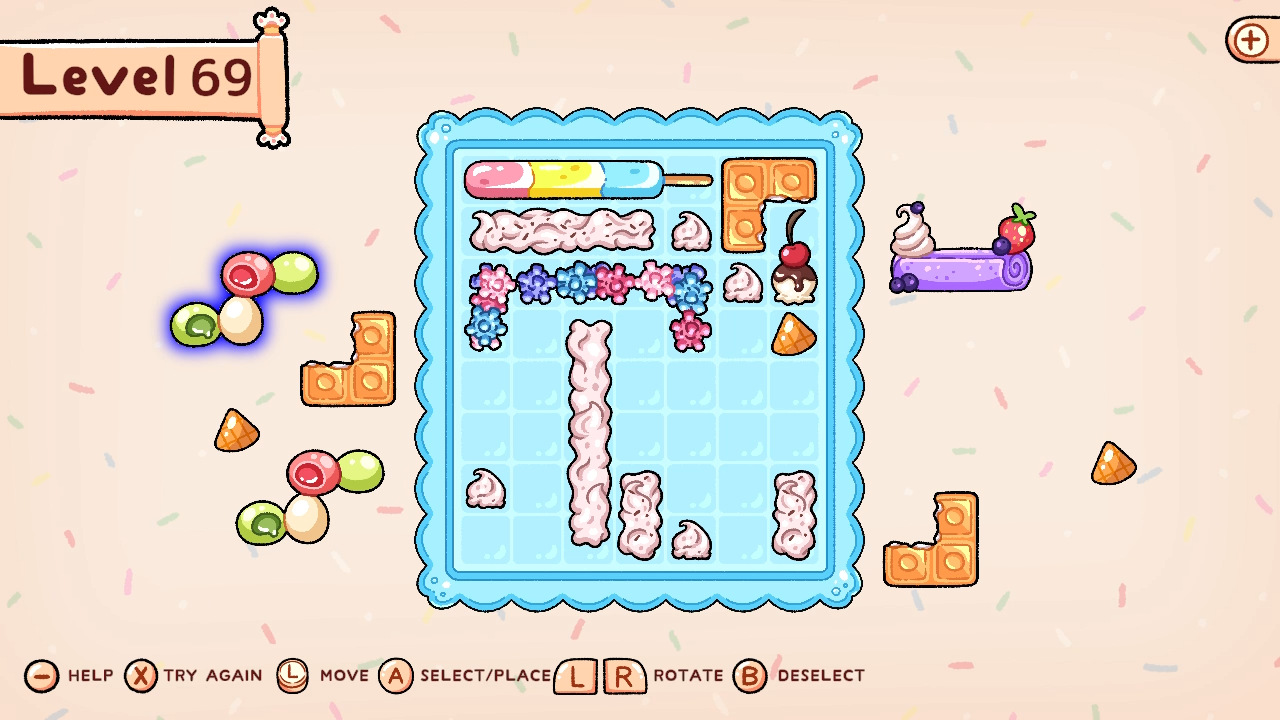1280x720 pixels.
Task: Click the popsicle piece on the board
Action: pos(570,180)
